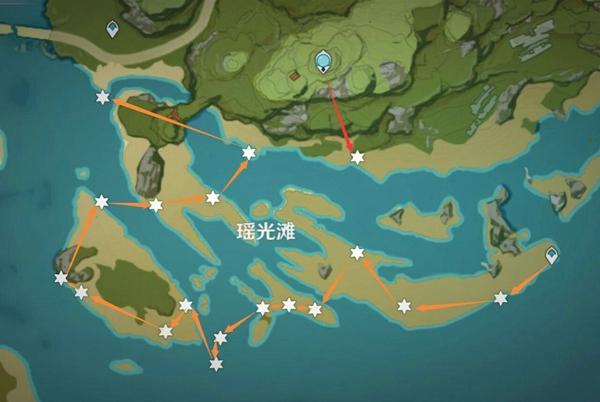The image size is (600, 402).
Task: Click the star marker the red arrow points to
Action: (357, 157)
